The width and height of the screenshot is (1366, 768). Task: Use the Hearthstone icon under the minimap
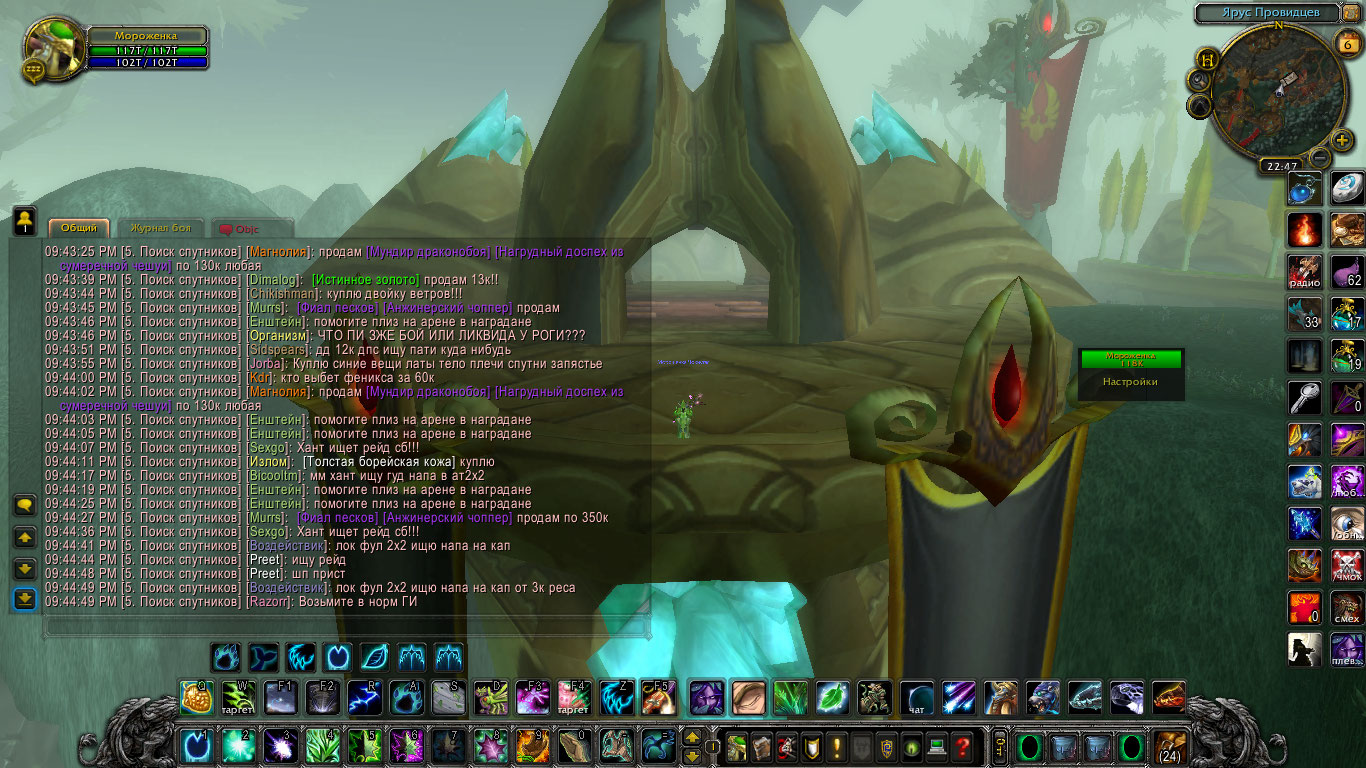(x=1347, y=188)
